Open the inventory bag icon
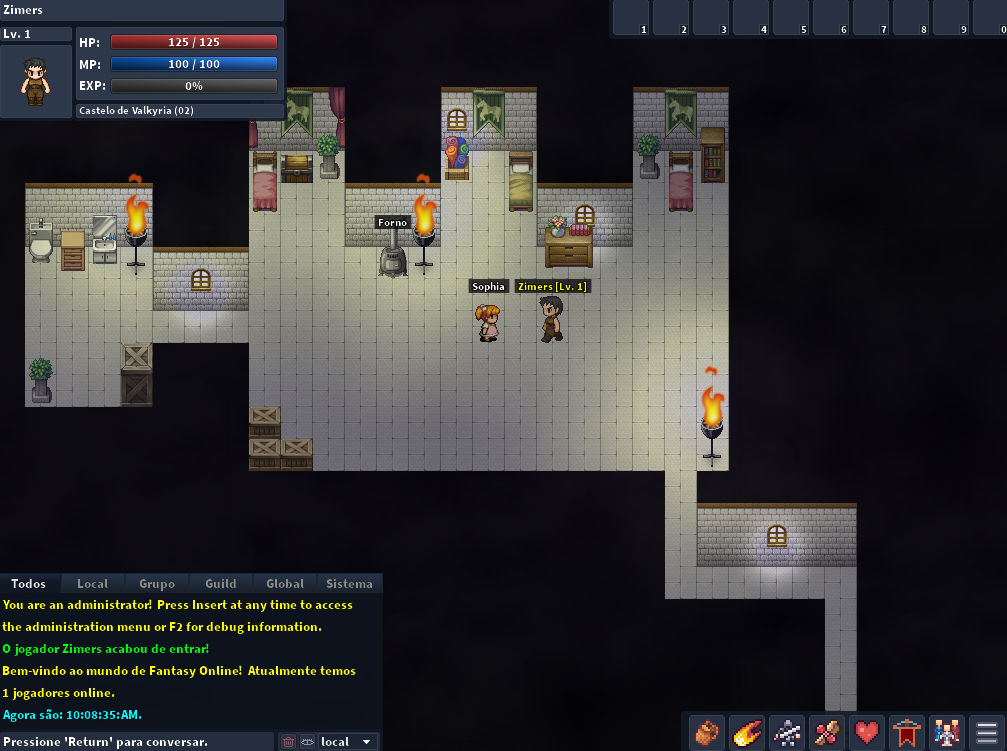This screenshot has width=1007, height=751. (707, 733)
